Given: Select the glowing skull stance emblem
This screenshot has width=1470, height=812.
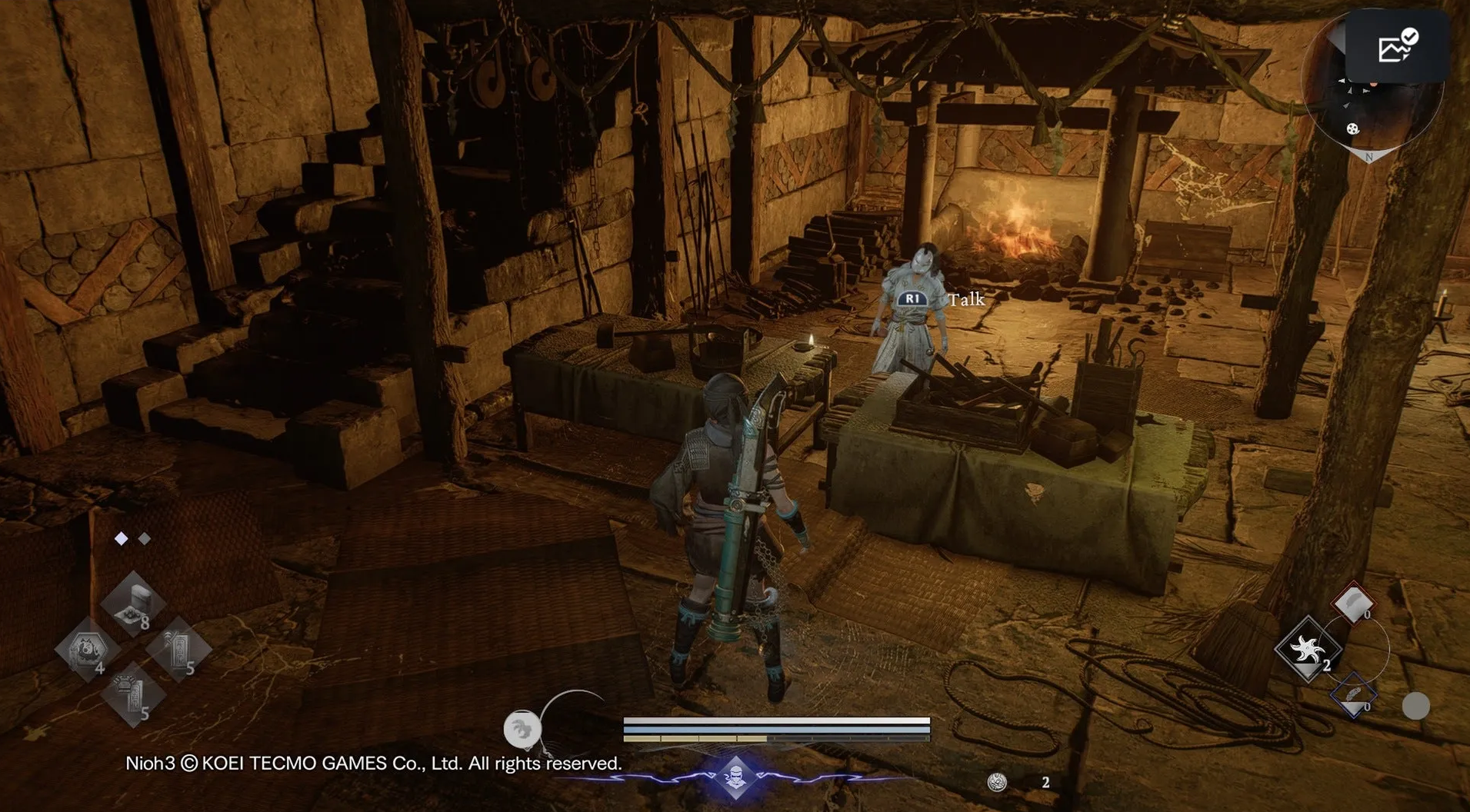Looking at the screenshot, I should pos(736,777).
